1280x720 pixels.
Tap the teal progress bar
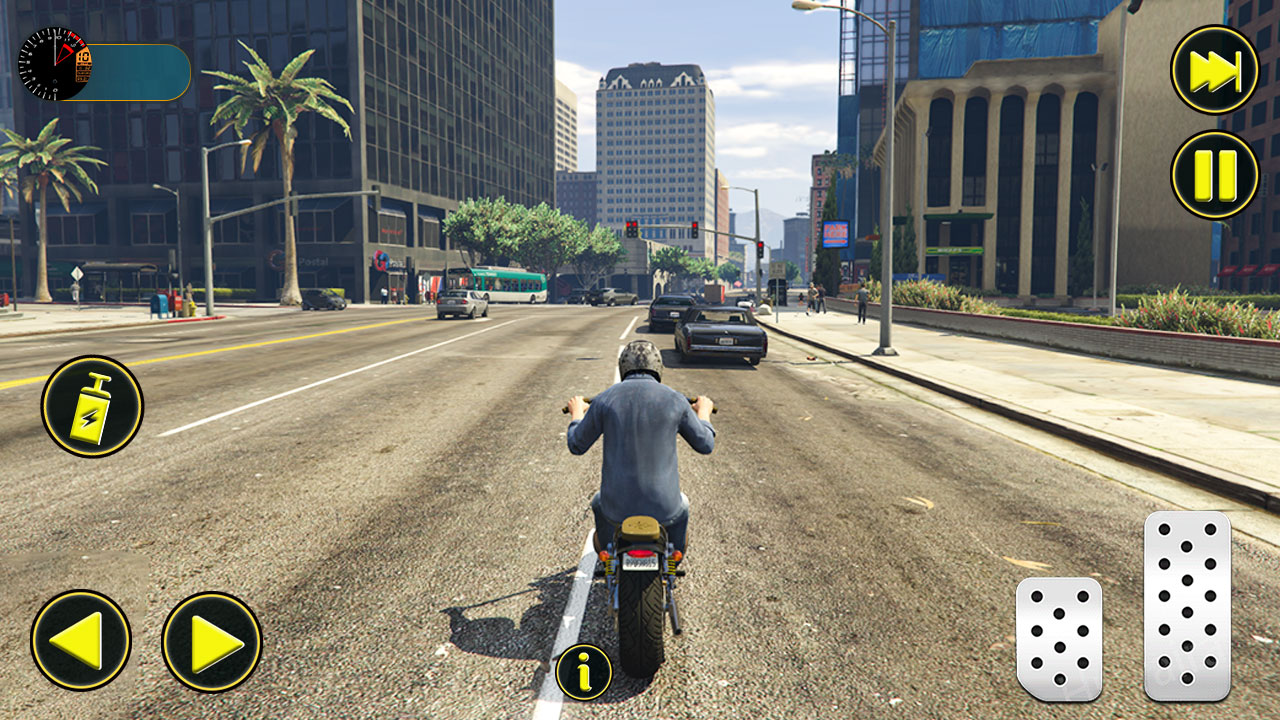(135, 72)
